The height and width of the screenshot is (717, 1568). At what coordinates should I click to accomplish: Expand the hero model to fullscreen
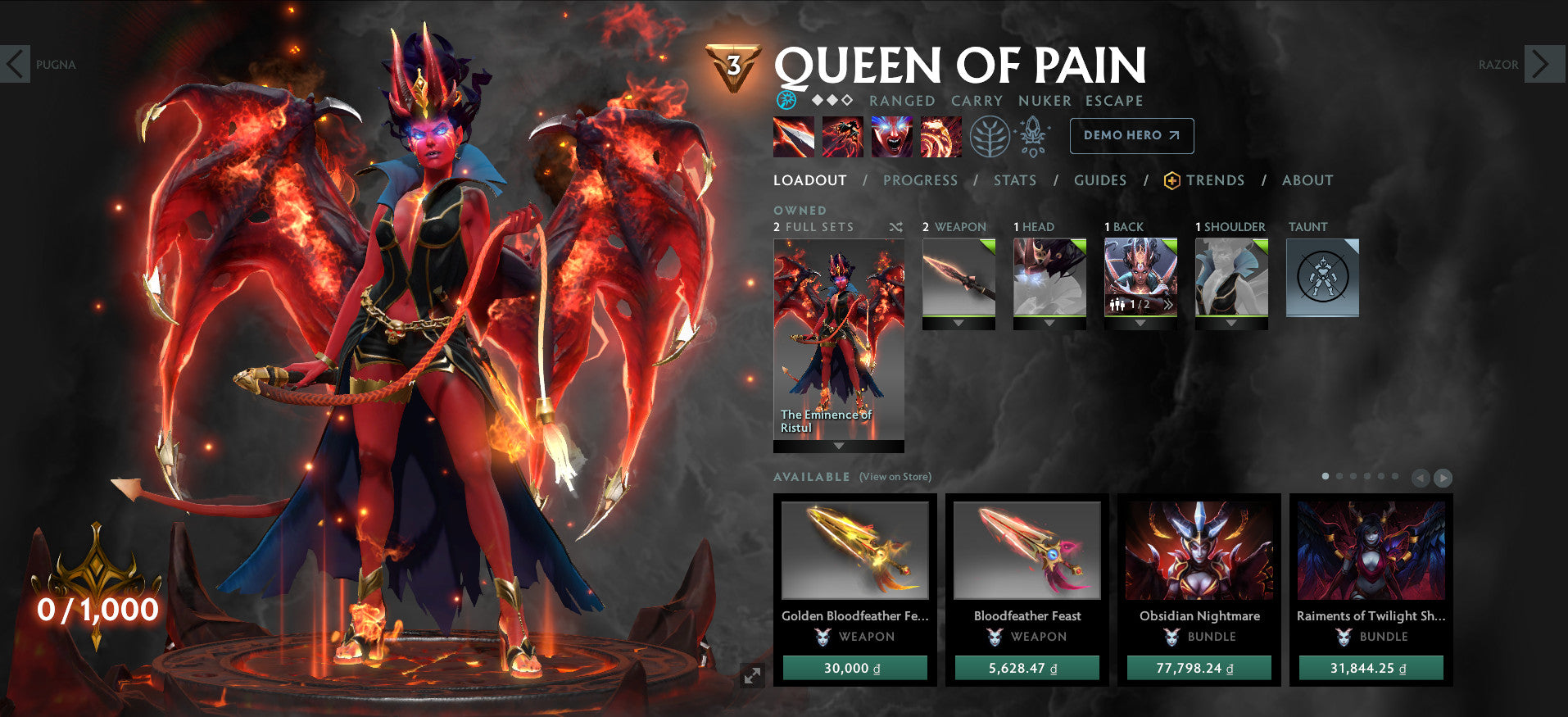coord(752,674)
